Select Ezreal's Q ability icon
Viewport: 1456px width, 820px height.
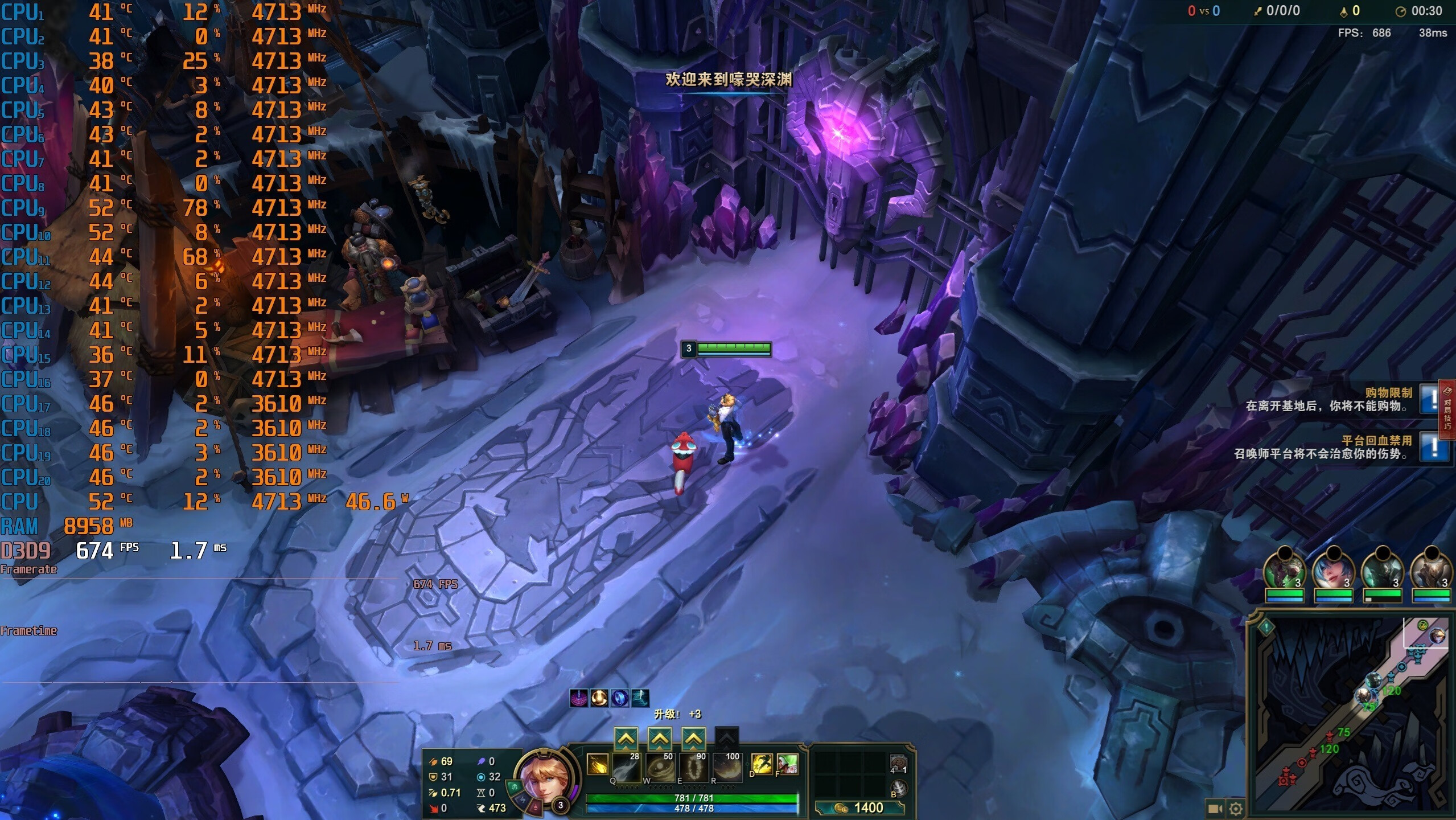tap(626, 766)
